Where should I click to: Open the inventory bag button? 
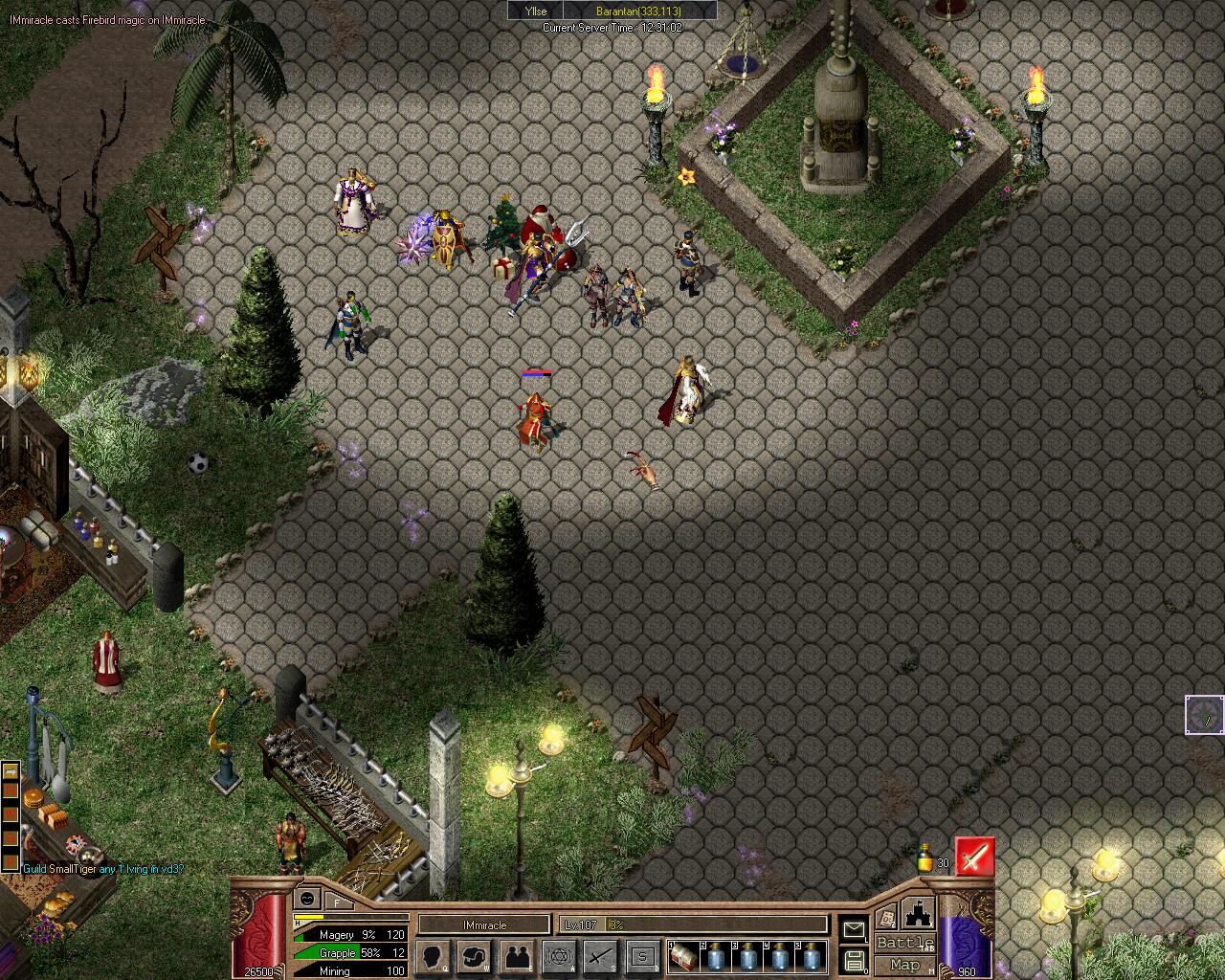(475, 955)
